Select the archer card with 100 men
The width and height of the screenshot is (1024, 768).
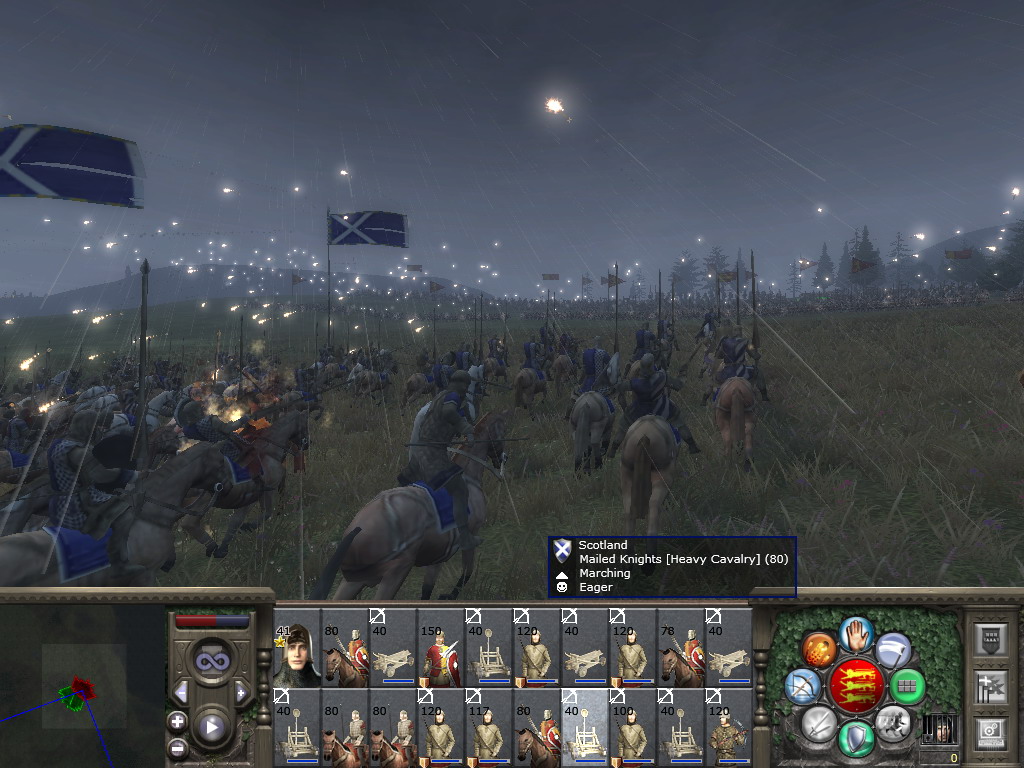tap(633, 728)
